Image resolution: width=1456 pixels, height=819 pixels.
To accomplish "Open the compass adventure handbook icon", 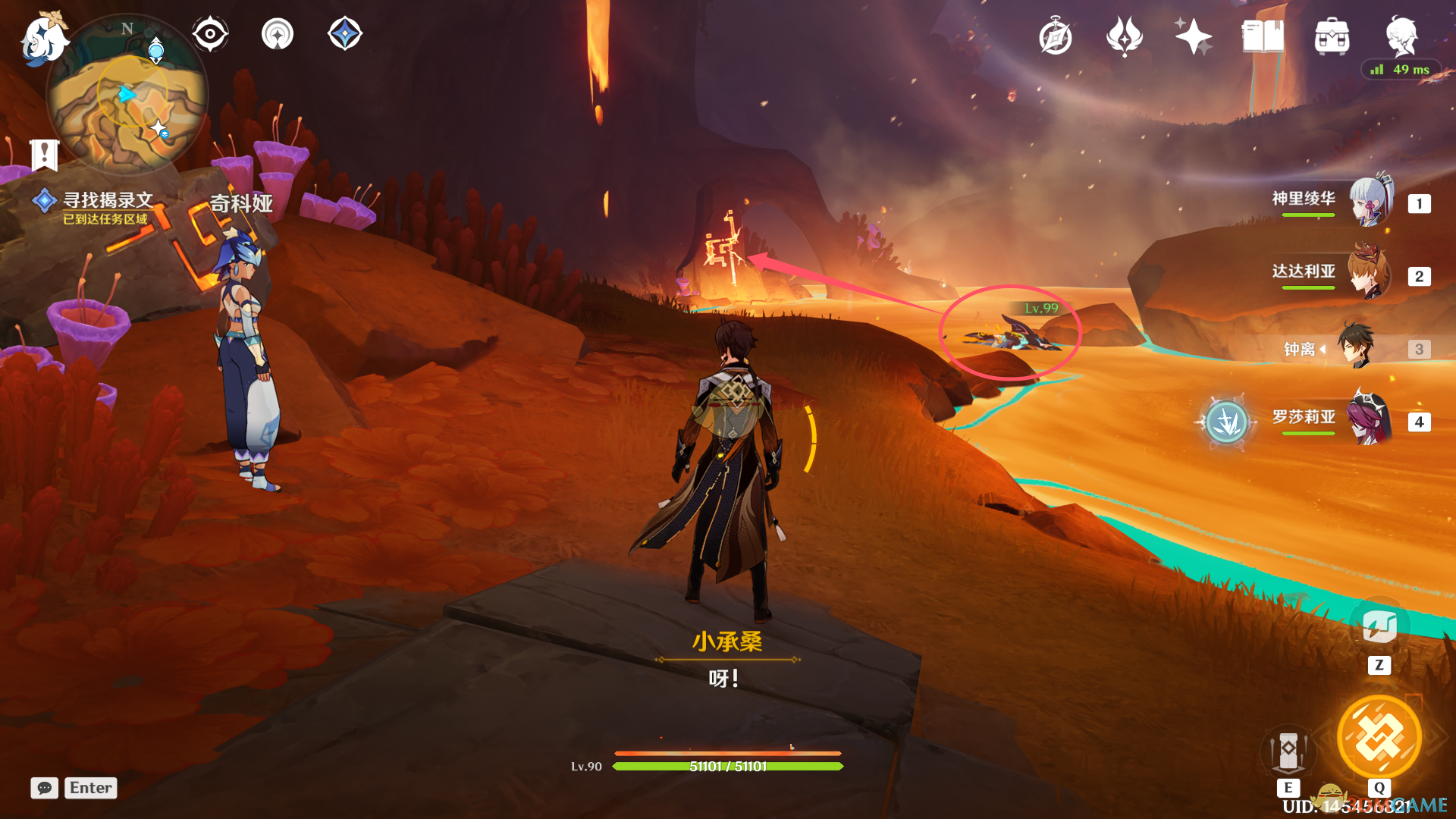I will tap(1055, 36).
